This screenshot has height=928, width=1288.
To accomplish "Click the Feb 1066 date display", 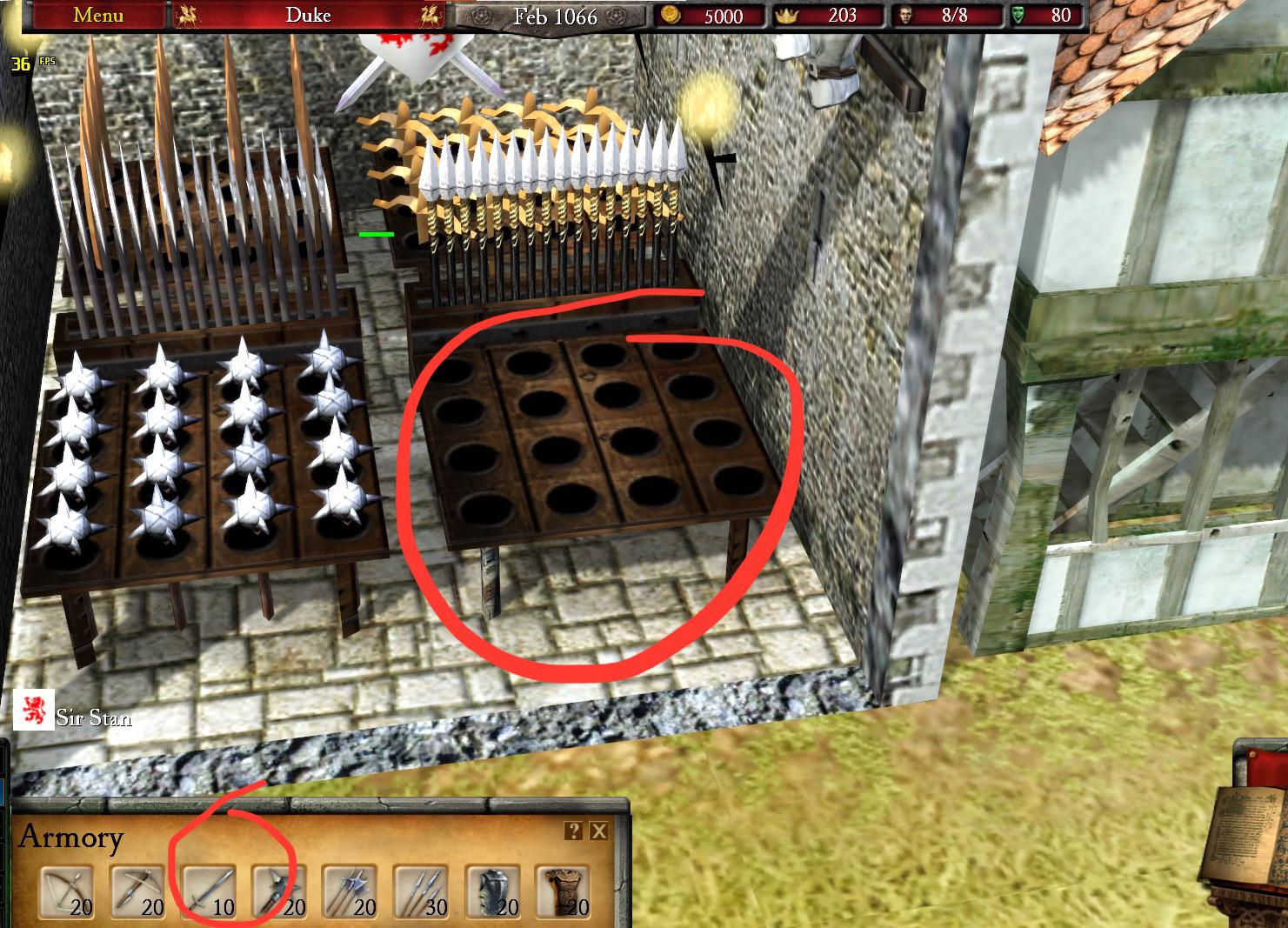I will pyautogui.click(x=557, y=17).
